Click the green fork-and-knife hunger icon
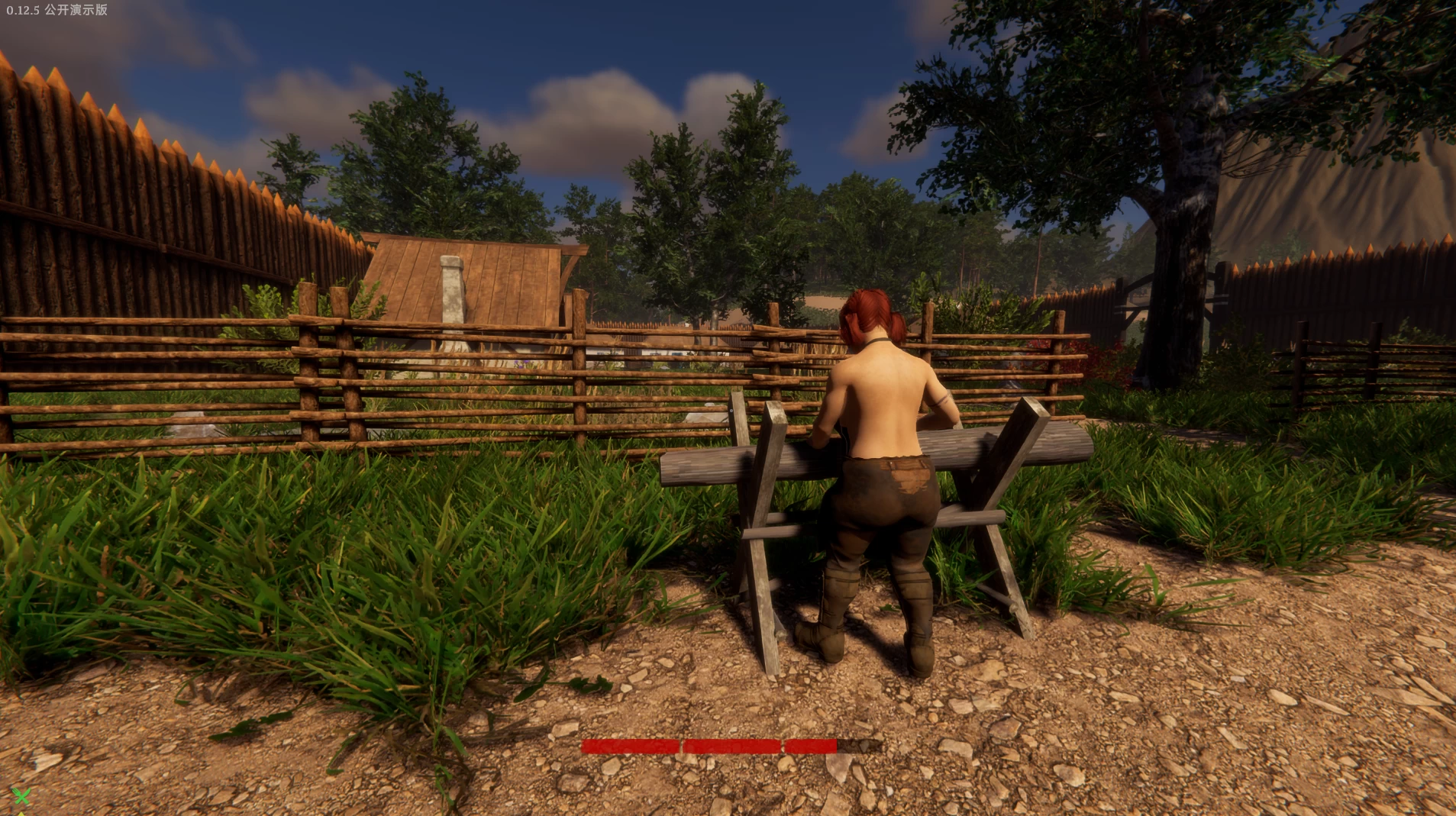Viewport: 1456px width, 816px height. (x=21, y=796)
